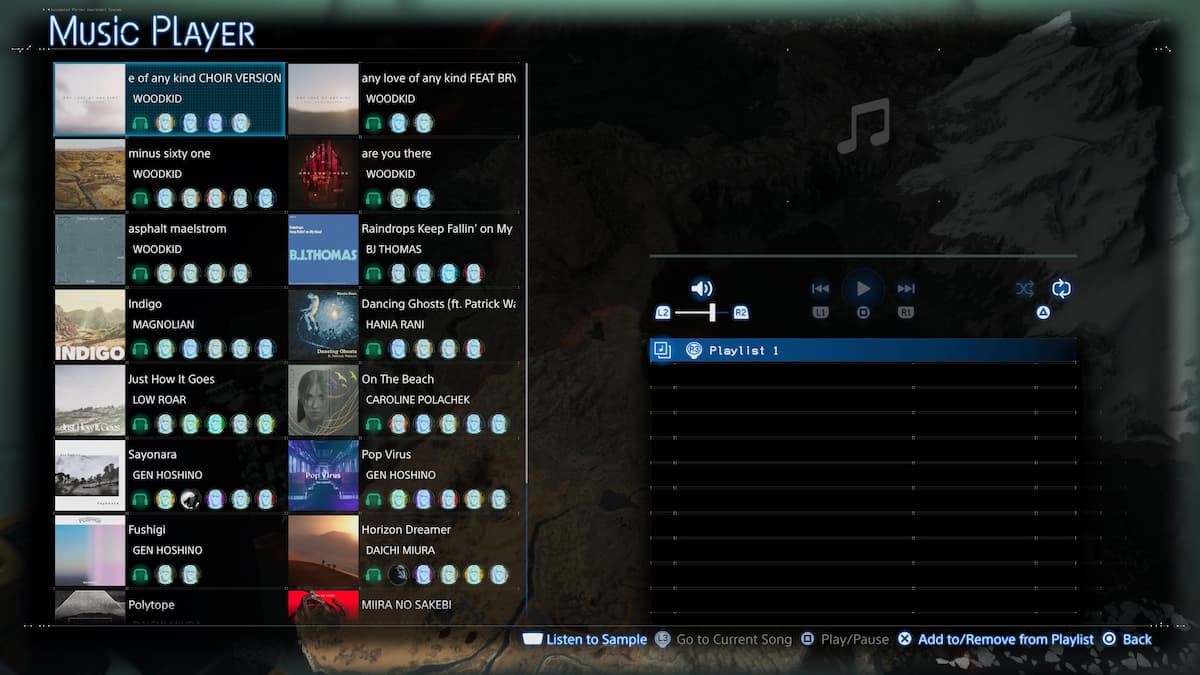Skip to the previous track

click(x=820, y=289)
